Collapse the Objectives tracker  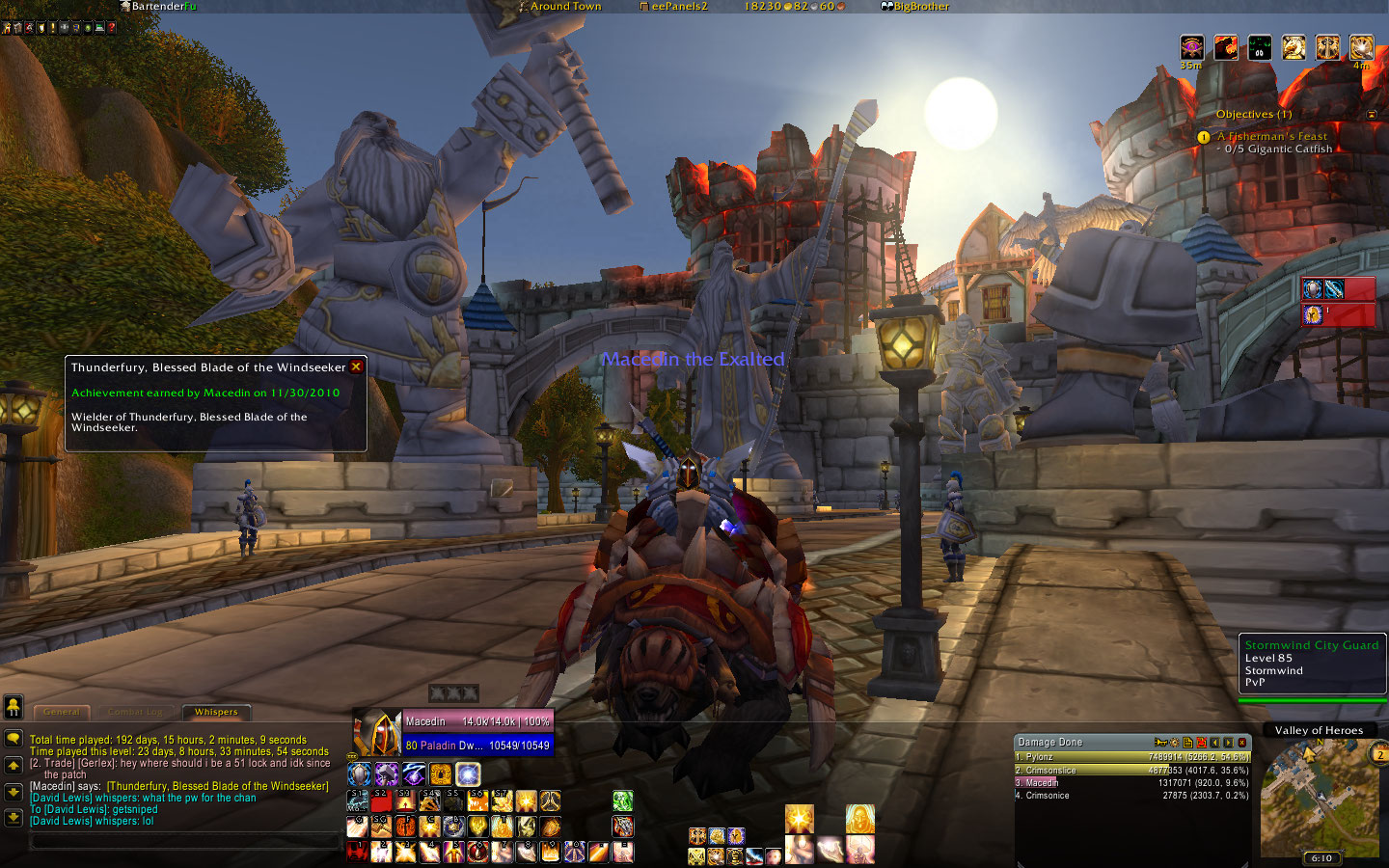pyautogui.click(x=1372, y=115)
